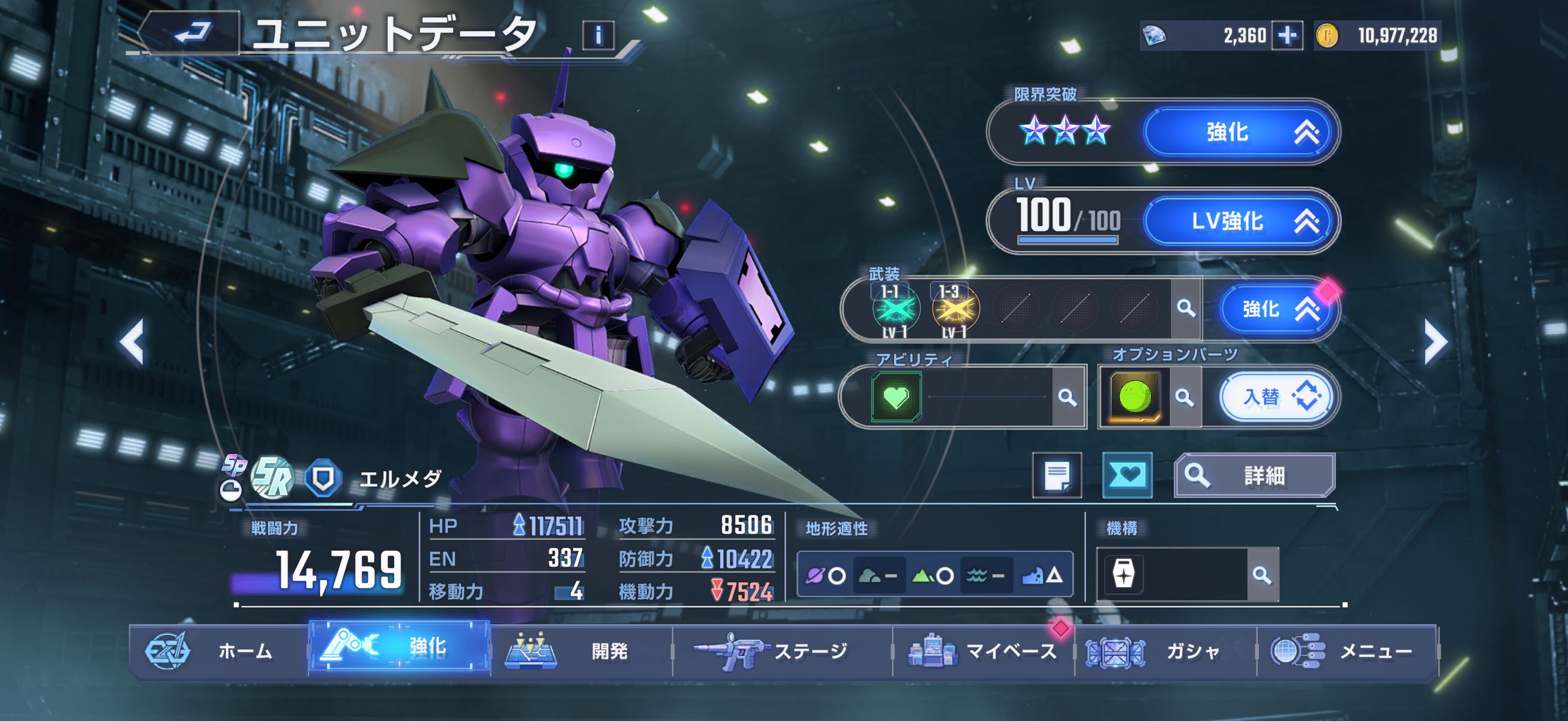Open the note page icon
The height and width of the screenshot is (721, 1568).
click(1057, 475)
